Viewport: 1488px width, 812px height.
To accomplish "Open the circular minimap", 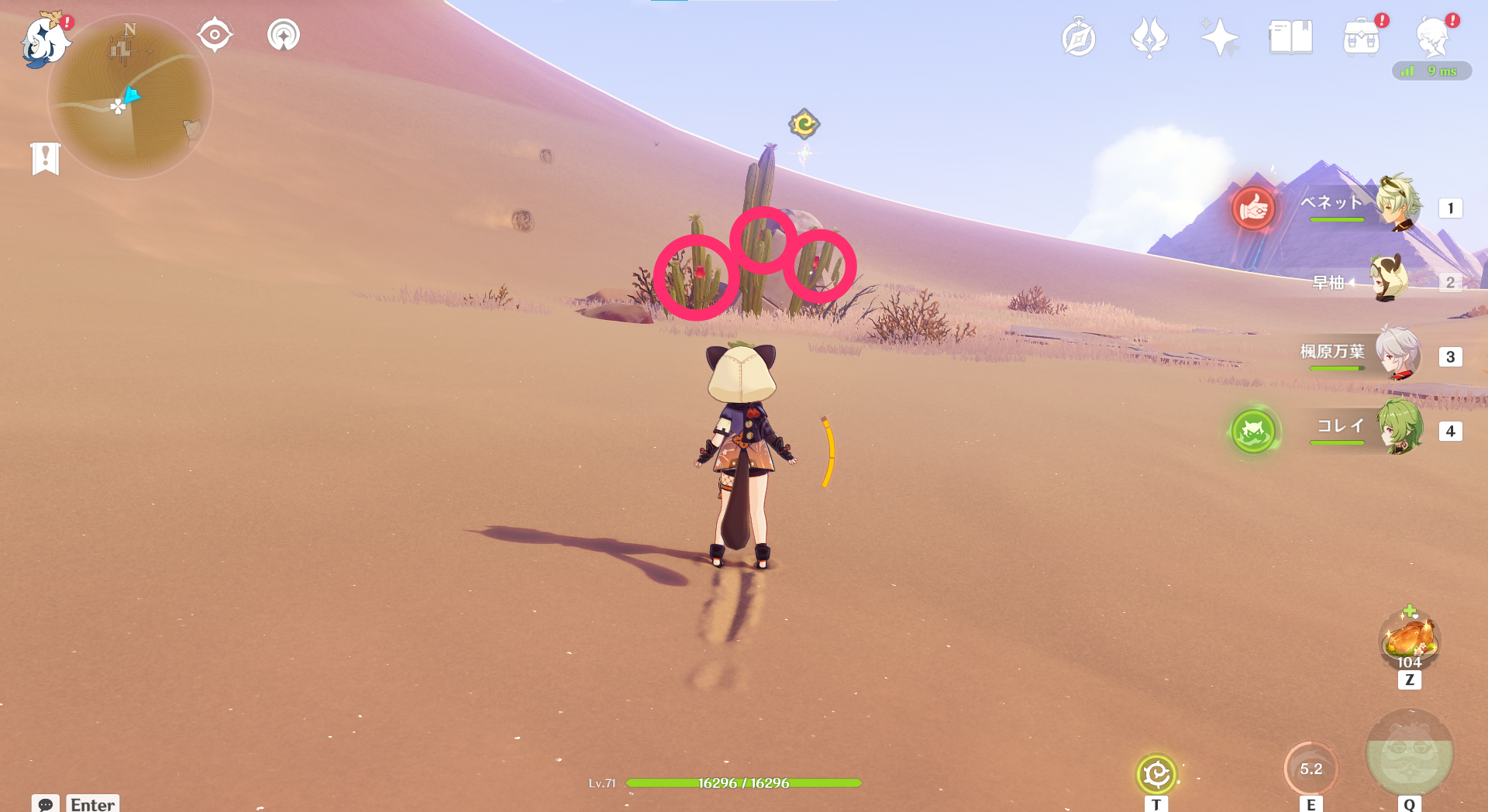I will click(130, 98).
